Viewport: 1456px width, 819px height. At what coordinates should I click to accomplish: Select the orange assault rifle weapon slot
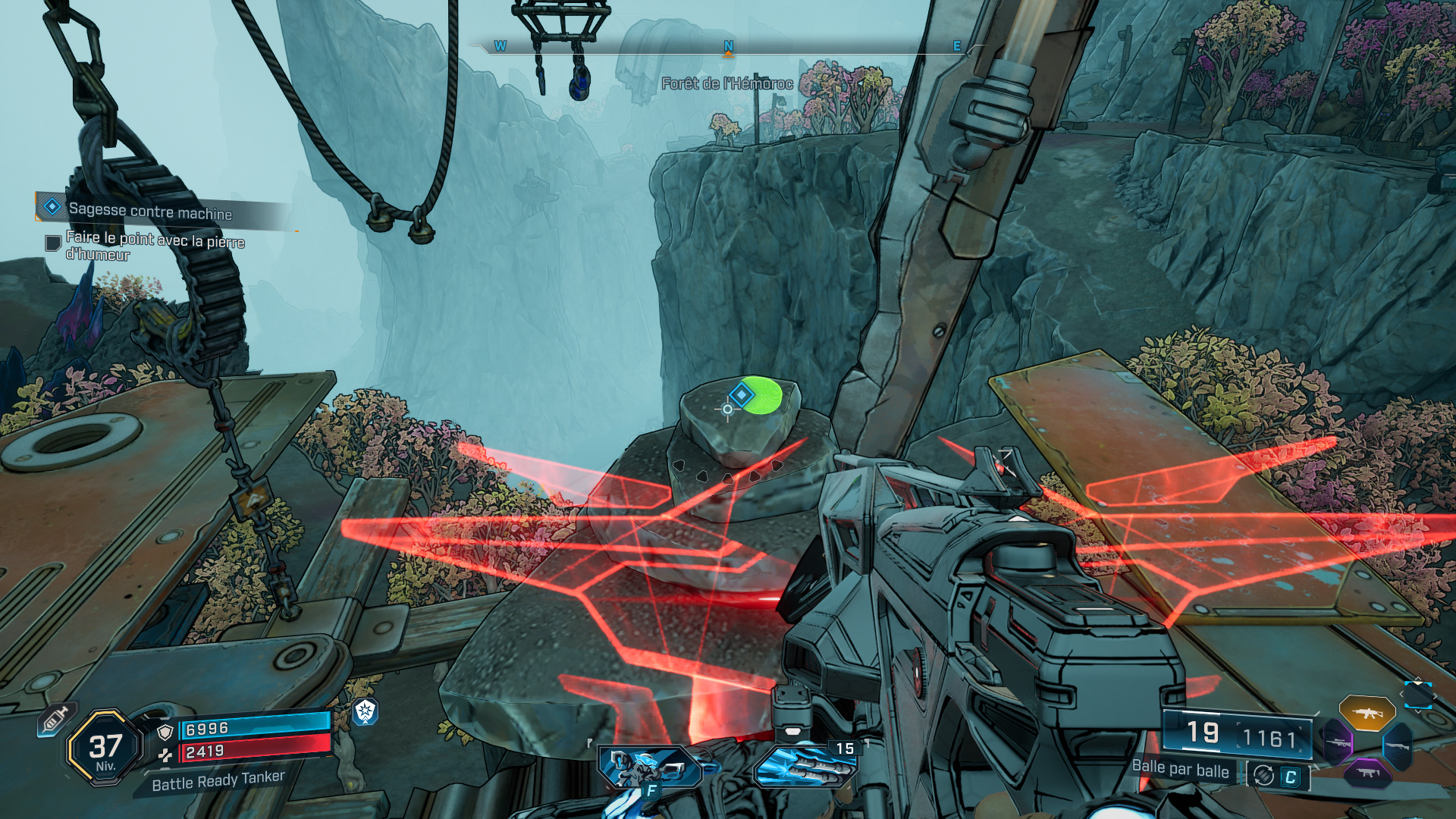click(x=1367, y=714)
